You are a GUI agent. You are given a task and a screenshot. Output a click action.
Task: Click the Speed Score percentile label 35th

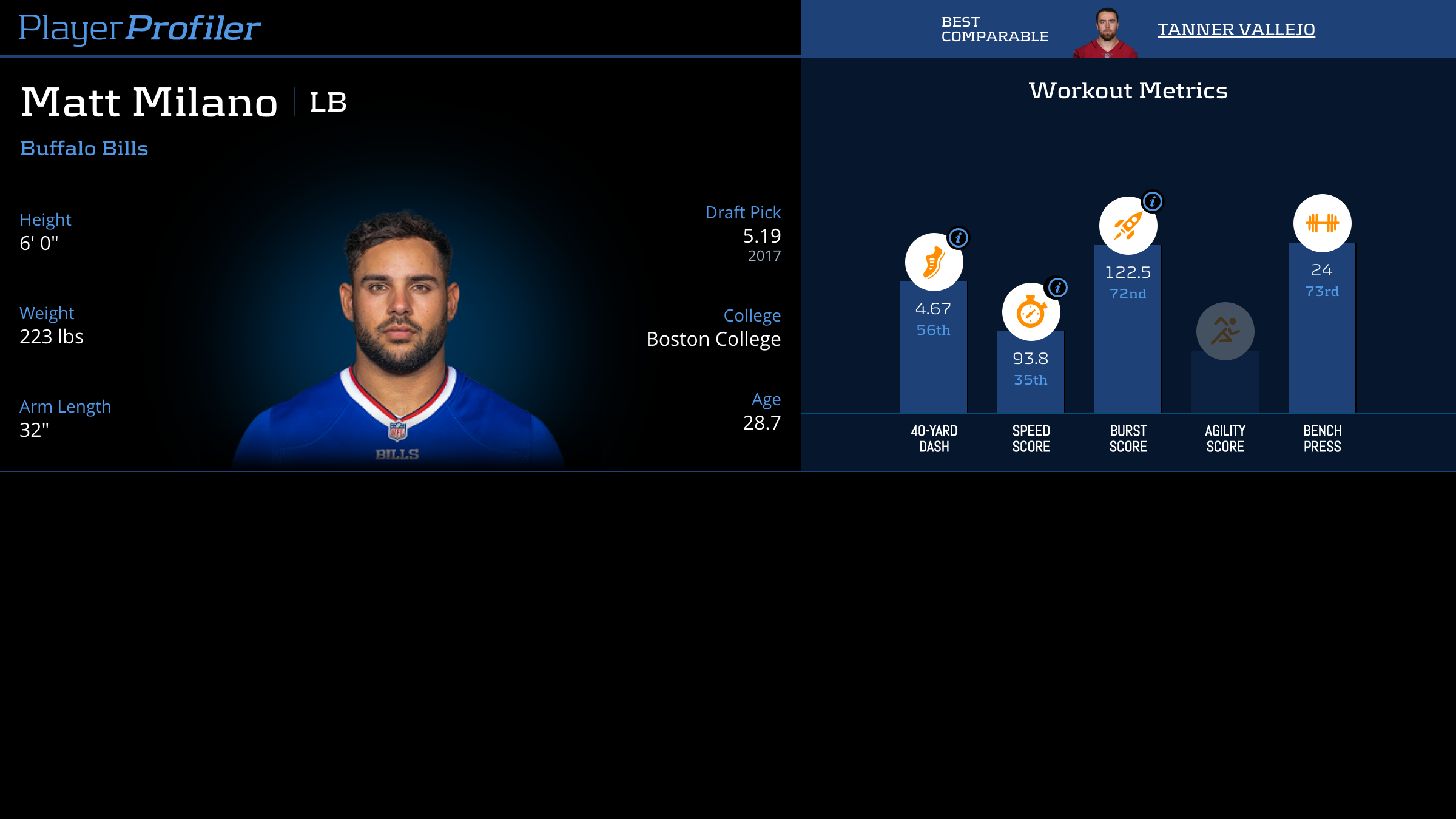[x=1030, y=380]
